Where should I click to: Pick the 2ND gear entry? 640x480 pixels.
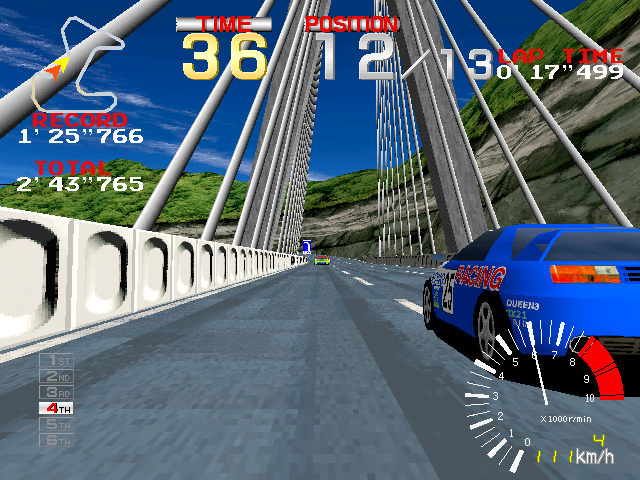55,376
